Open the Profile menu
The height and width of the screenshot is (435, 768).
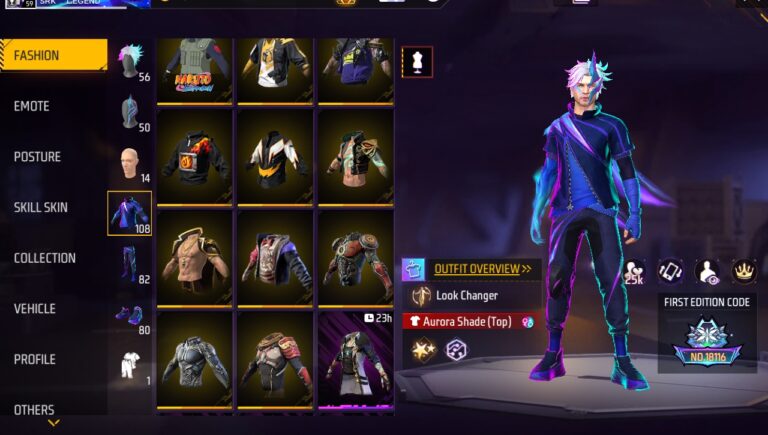click(34, 359)
